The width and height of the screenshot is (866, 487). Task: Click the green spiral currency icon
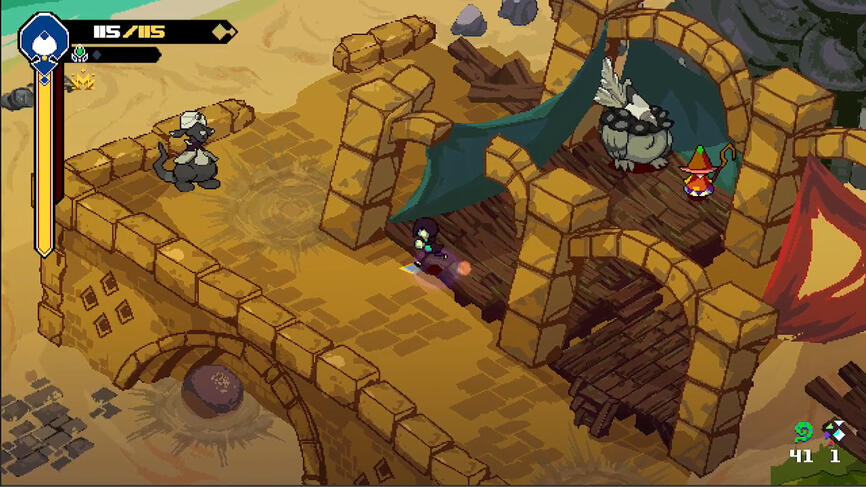pos(802,432)
